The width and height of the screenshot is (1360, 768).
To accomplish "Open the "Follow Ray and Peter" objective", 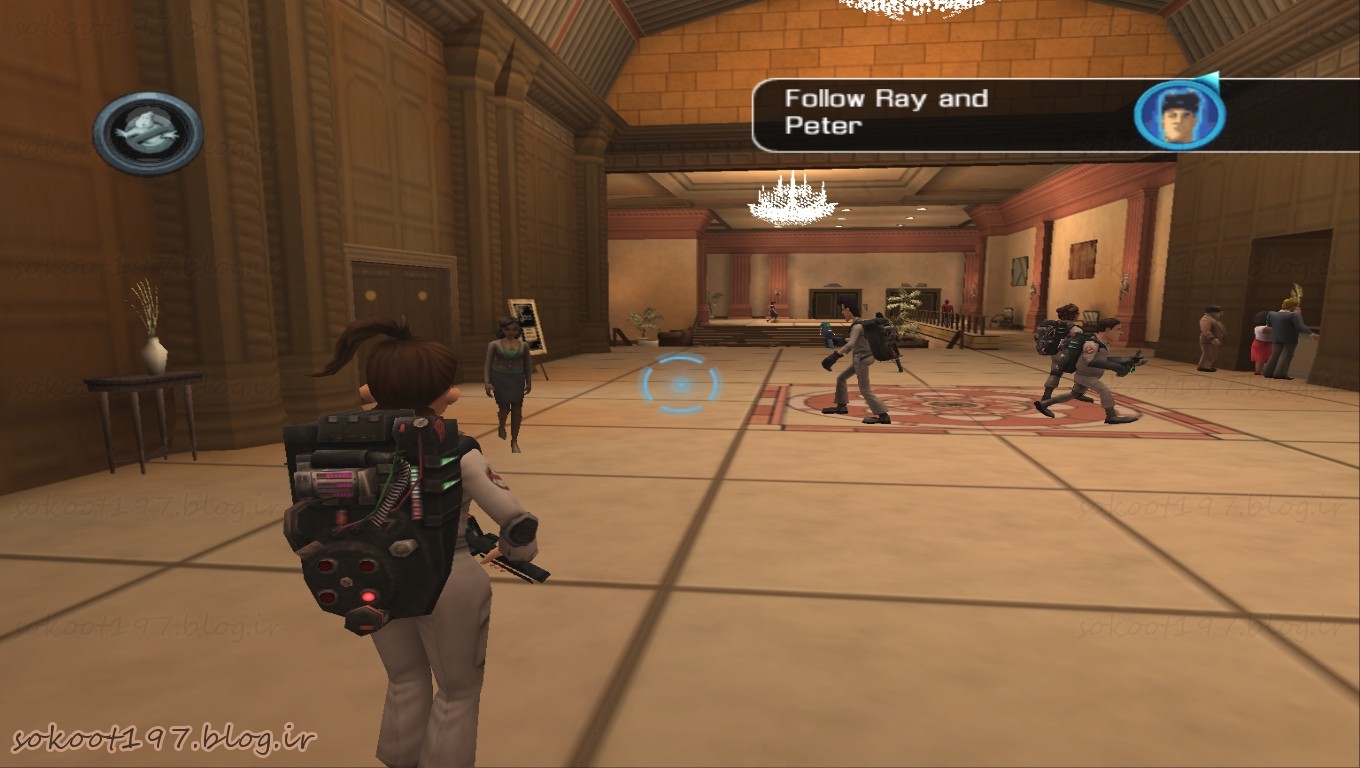I will pos(886,112).
